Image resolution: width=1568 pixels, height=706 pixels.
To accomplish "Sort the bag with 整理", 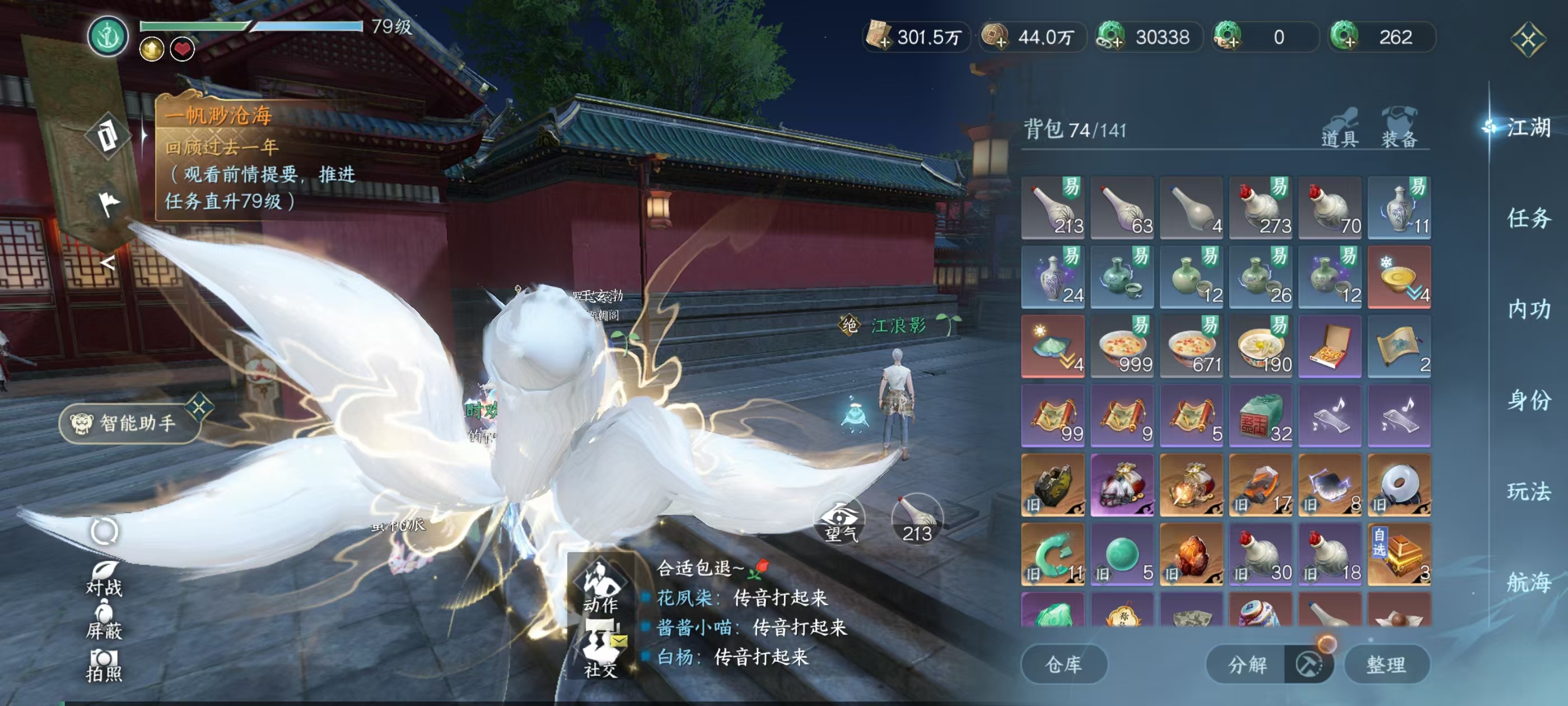I will click(1386, 664).
